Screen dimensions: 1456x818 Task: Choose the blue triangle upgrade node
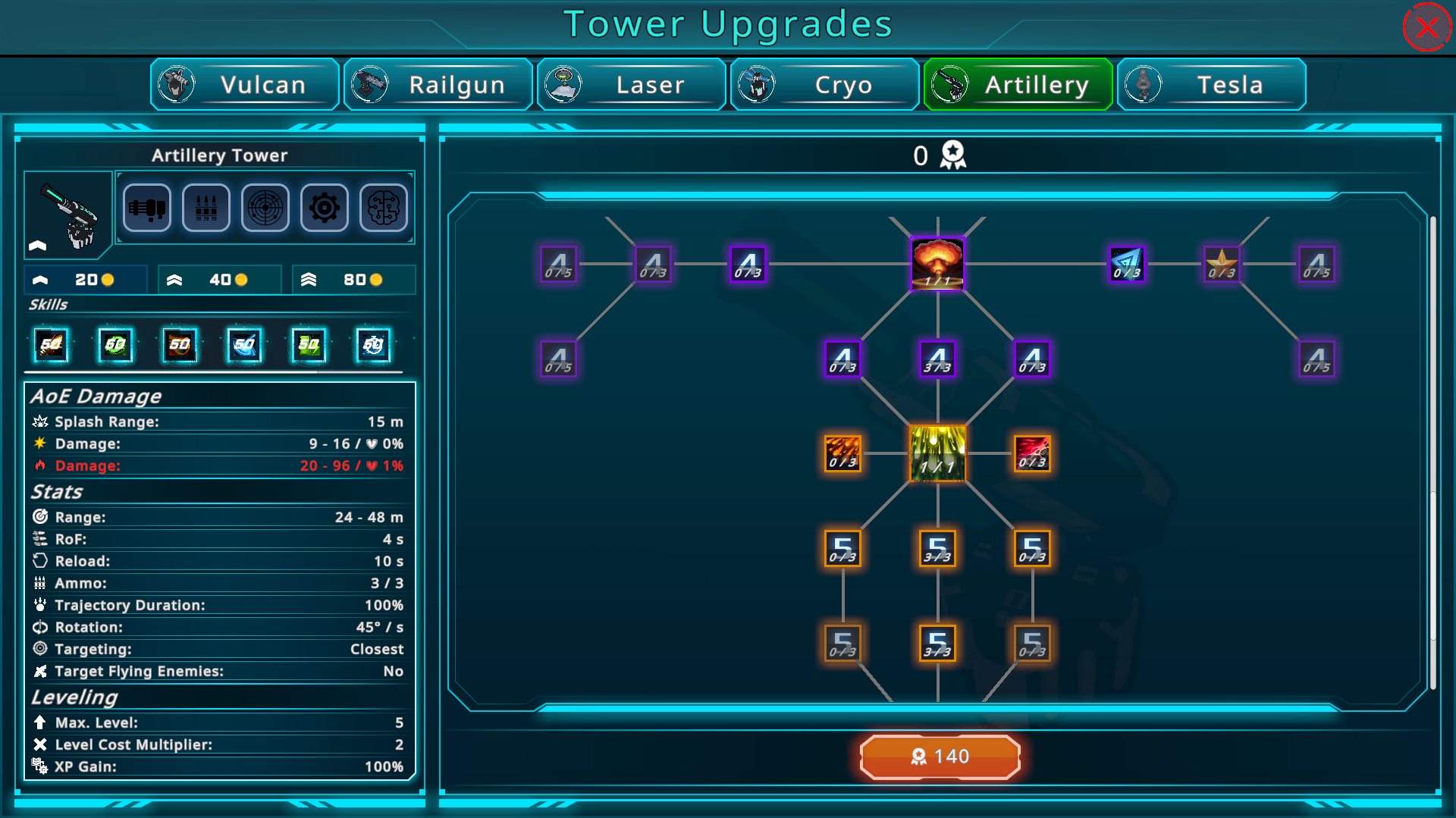point(1127,264)
